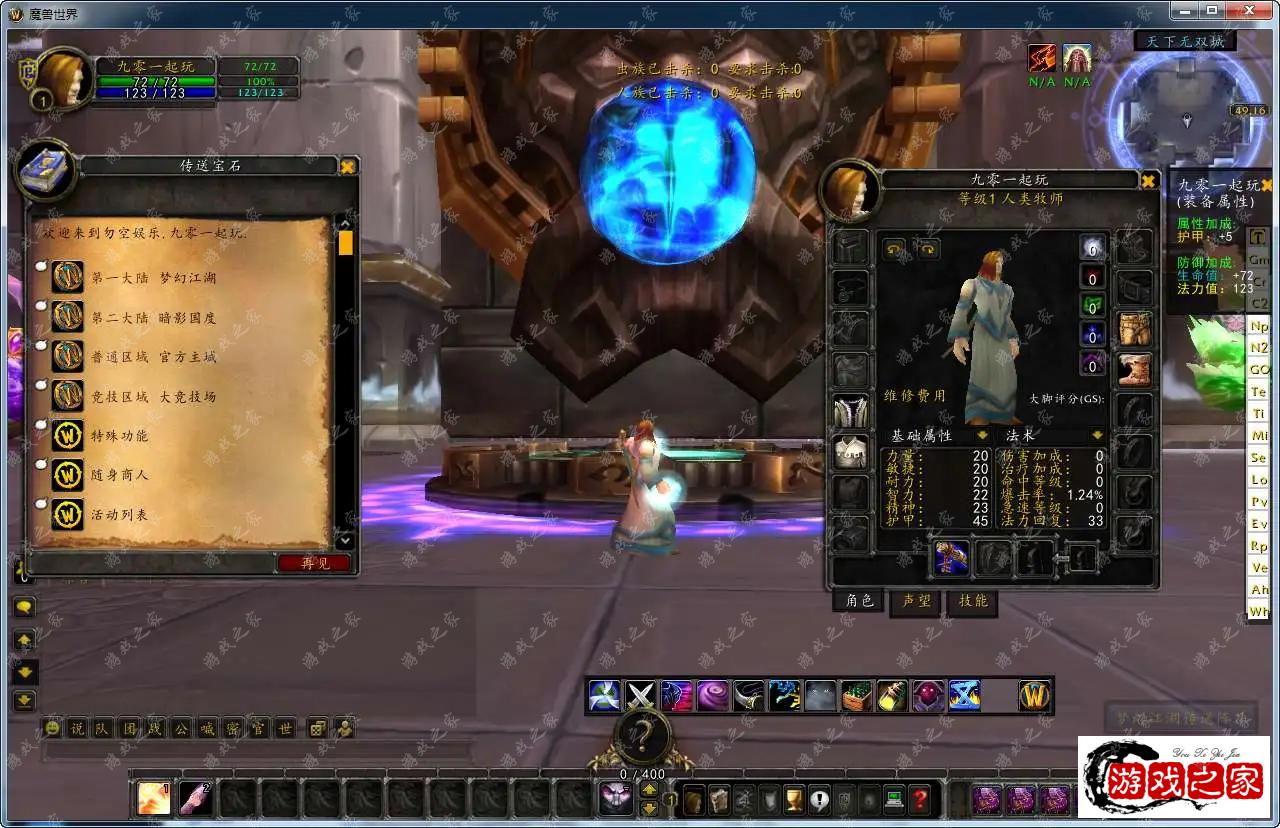Screen dimensions: 1280x828
Task: Click the circular minimap
Action: point(1187,118)
